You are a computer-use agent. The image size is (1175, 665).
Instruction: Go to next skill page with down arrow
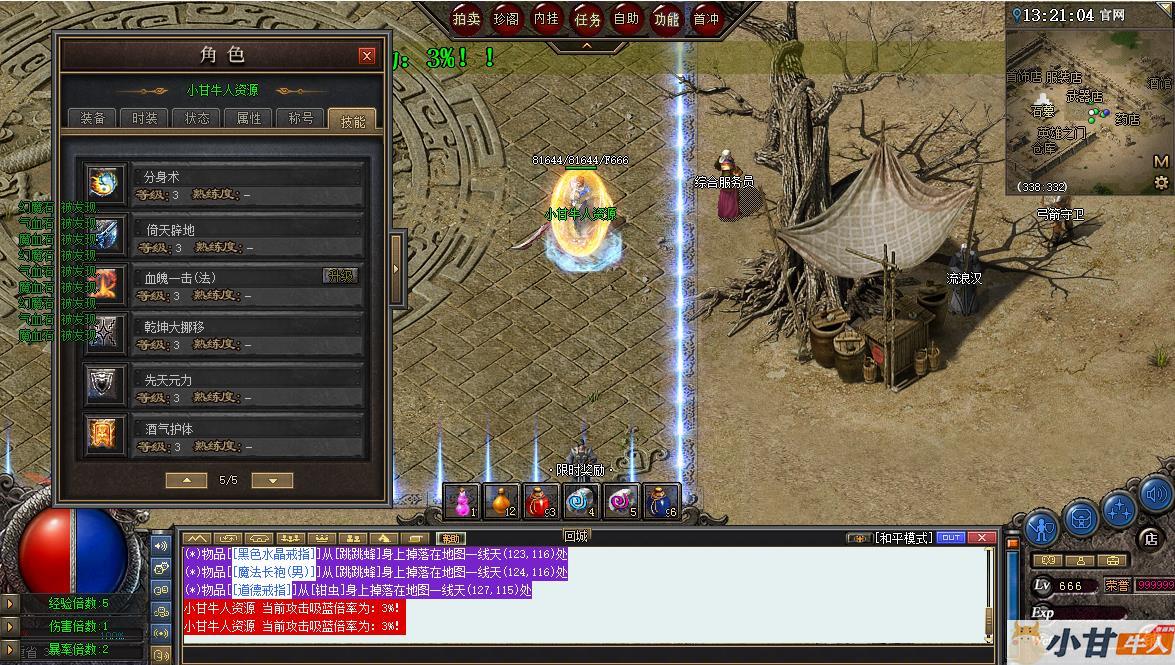point(272,480)
